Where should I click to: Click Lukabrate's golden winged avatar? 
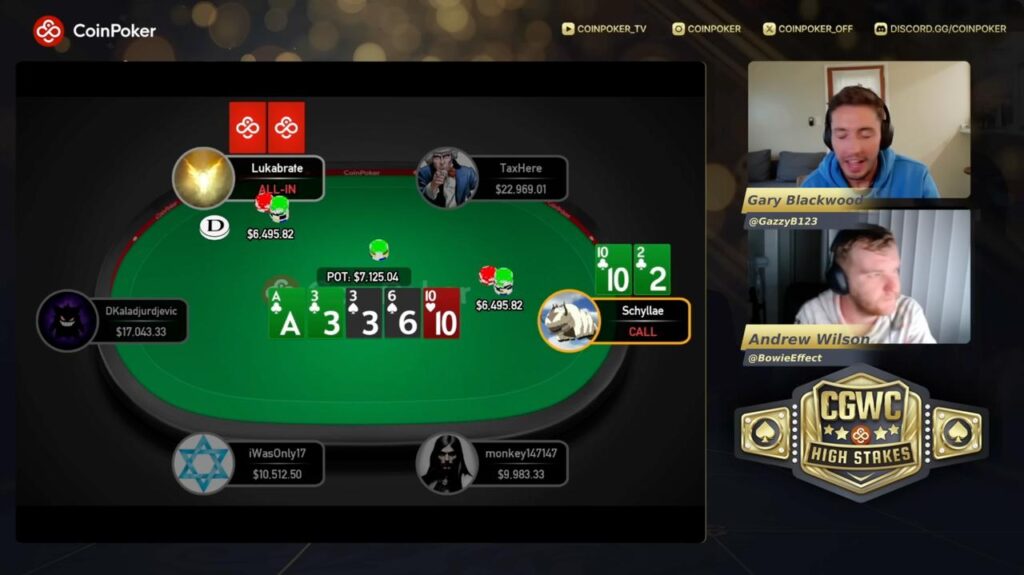tap(203, 178)
